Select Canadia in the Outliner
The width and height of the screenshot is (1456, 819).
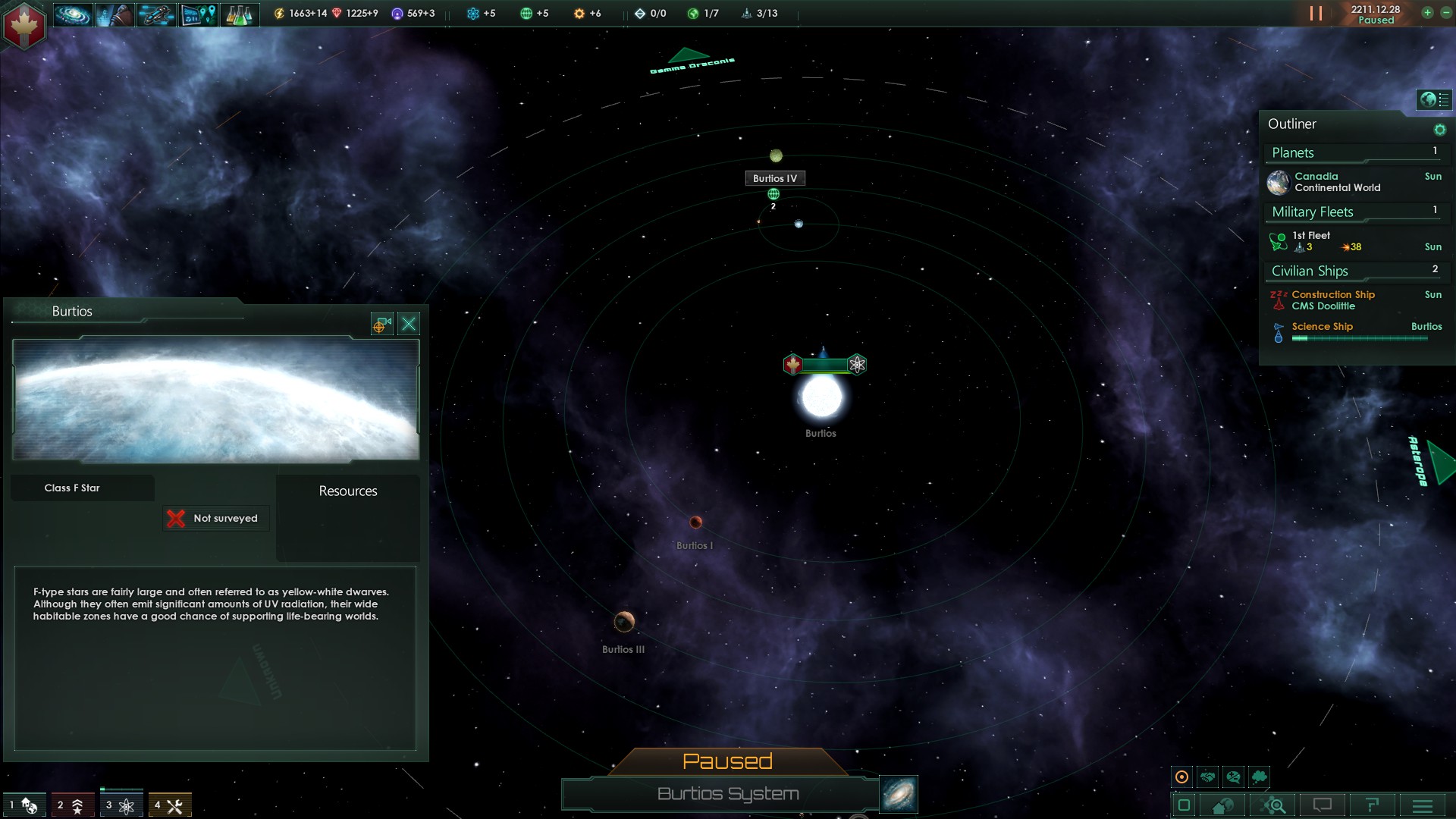pyautogui.click(x=1338, y=182)
